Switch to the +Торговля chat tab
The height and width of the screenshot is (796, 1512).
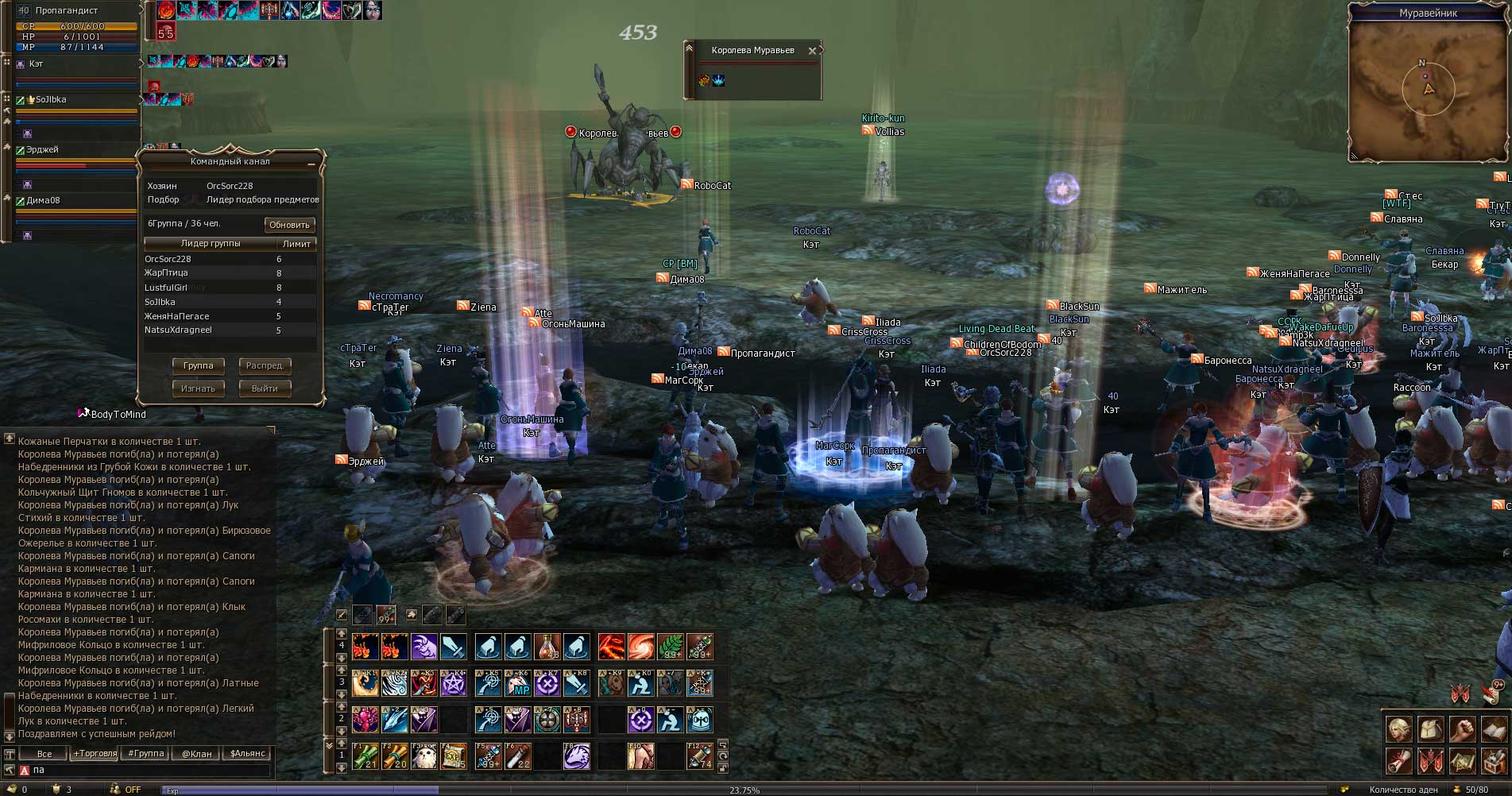pyautogui.click(x=95, y=754)
